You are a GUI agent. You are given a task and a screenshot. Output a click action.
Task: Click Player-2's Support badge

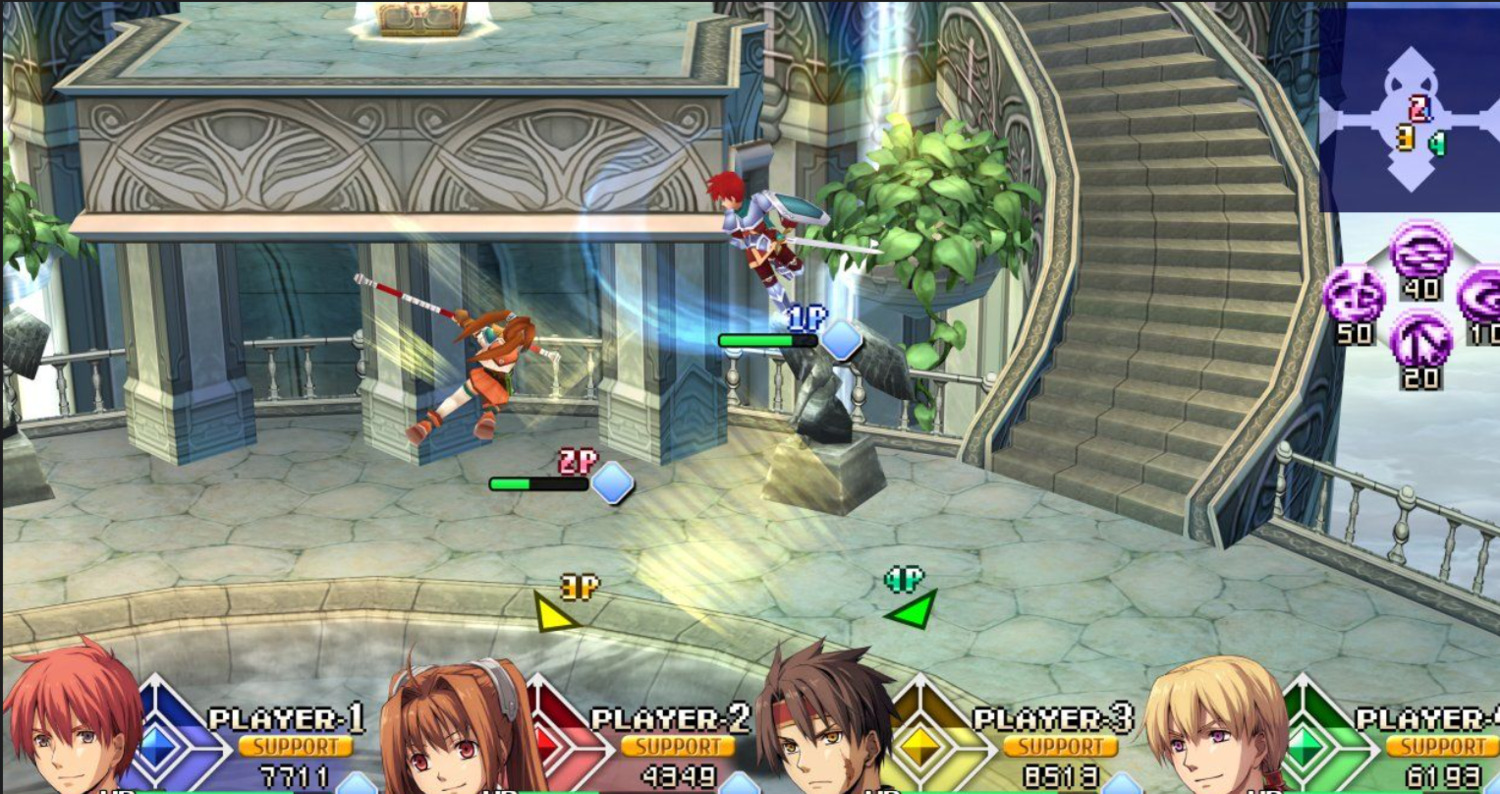(x=678, y=747)
